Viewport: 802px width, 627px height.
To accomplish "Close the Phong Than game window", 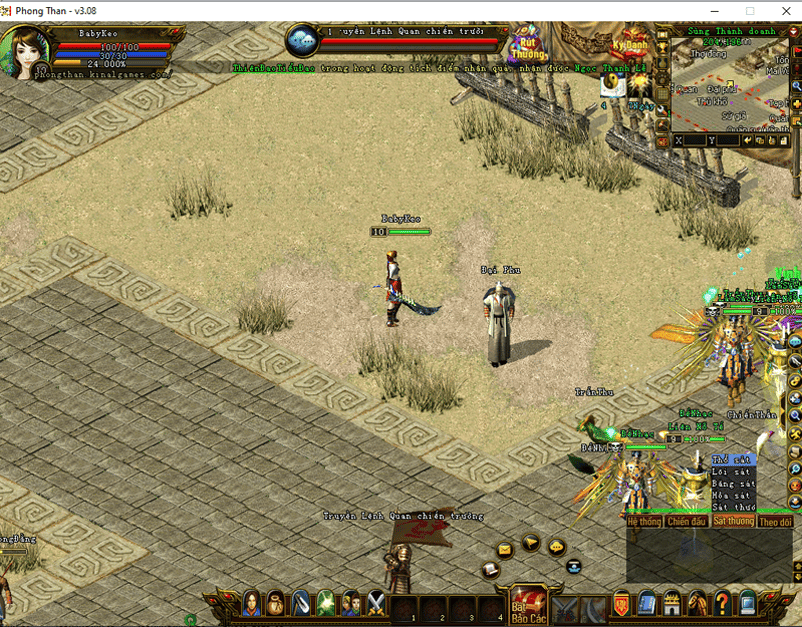I will (778, 10).
